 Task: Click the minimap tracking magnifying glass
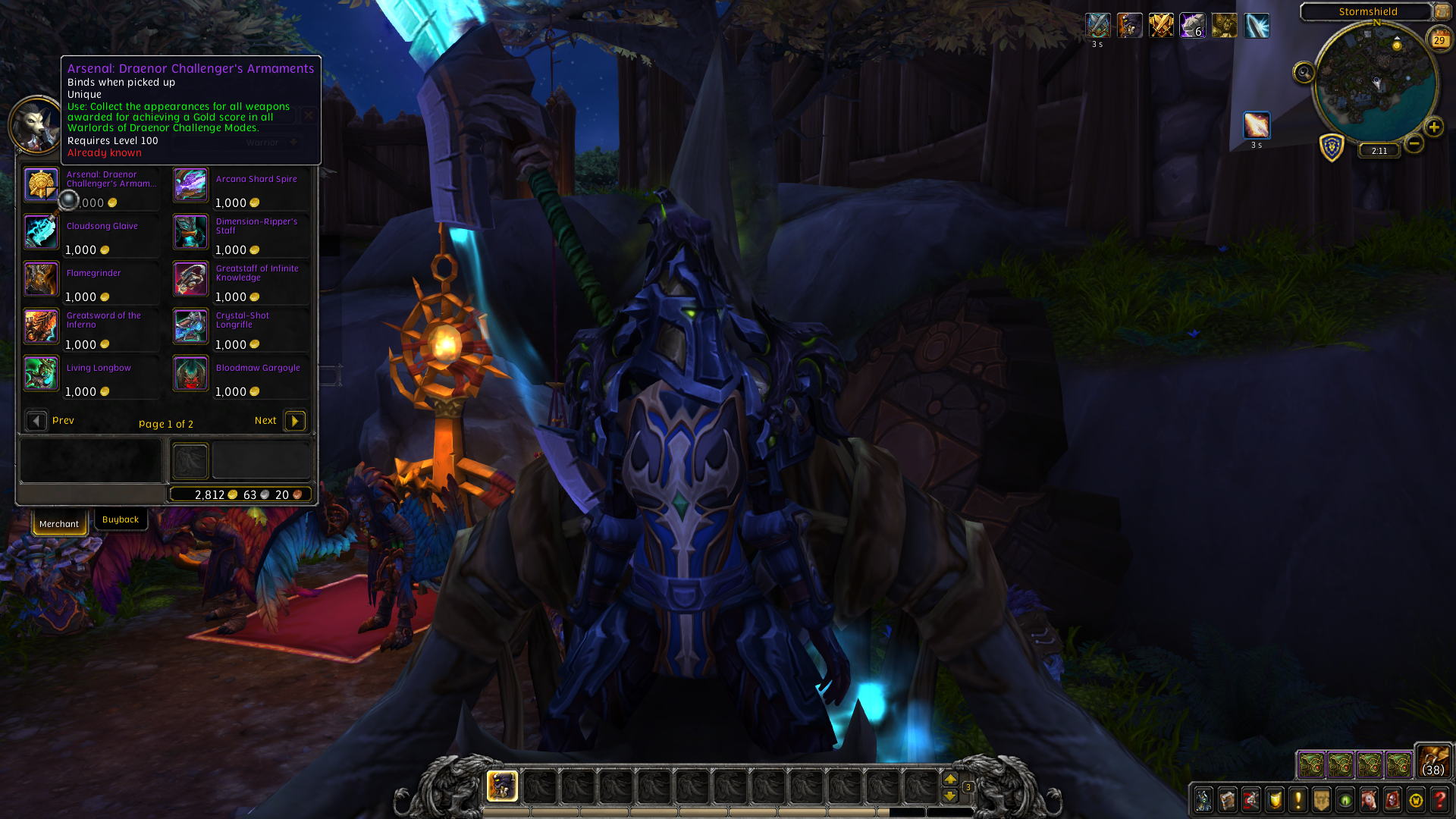click(1304, 71)
